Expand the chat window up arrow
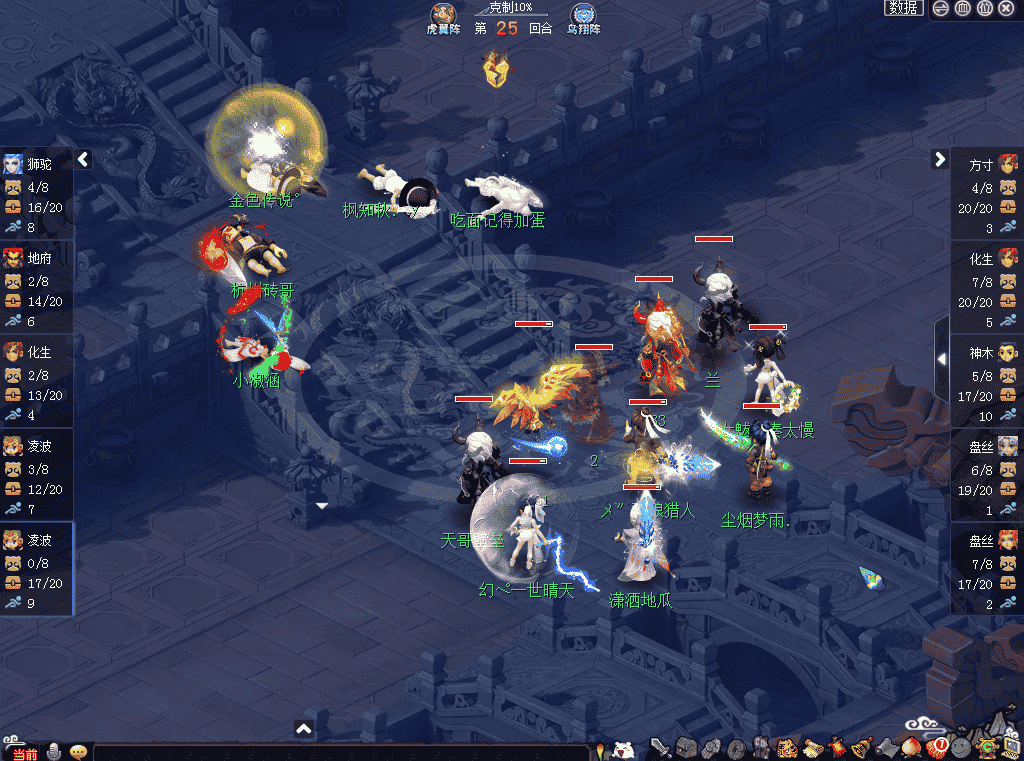The width and height of the screenshot is (1024, 761). [x=304, y=729]
